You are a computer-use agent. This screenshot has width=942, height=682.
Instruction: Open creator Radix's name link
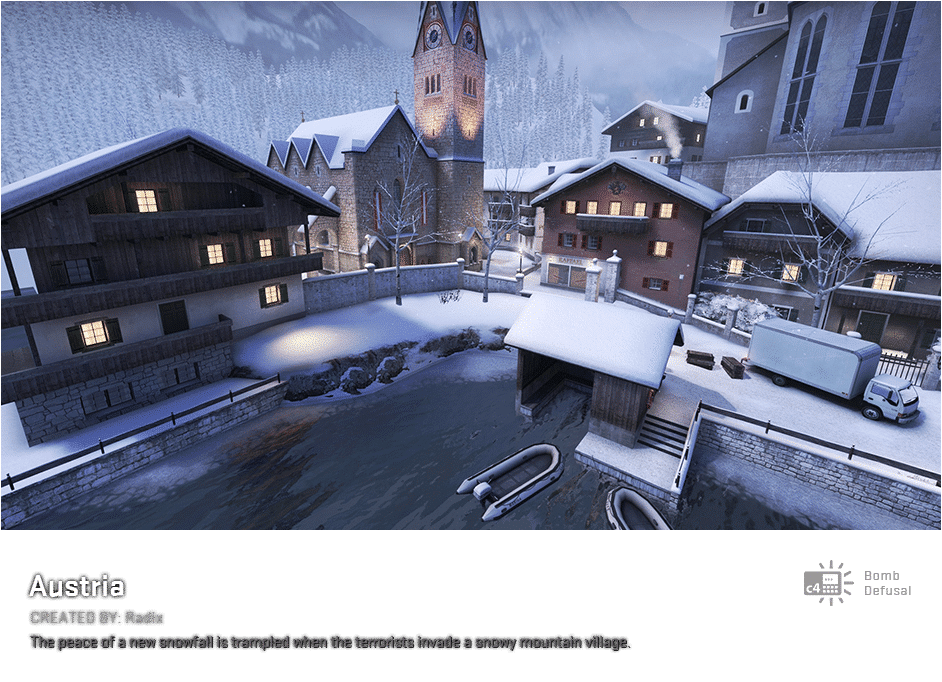coord(144,617)
